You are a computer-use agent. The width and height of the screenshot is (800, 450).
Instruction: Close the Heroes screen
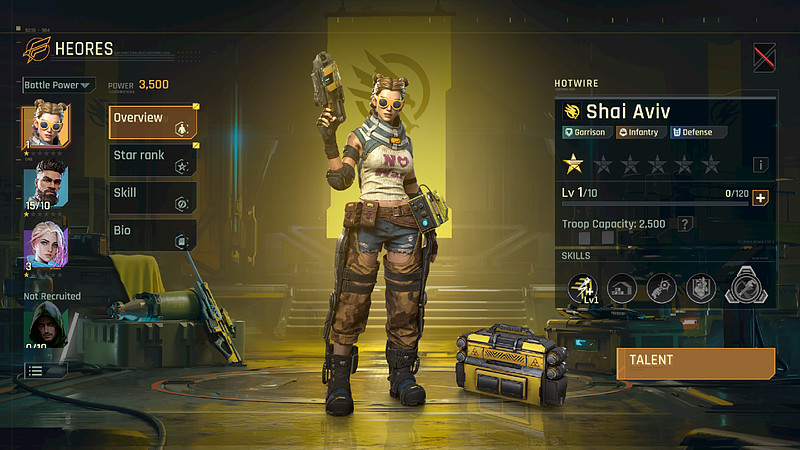[x=764, y=57]
